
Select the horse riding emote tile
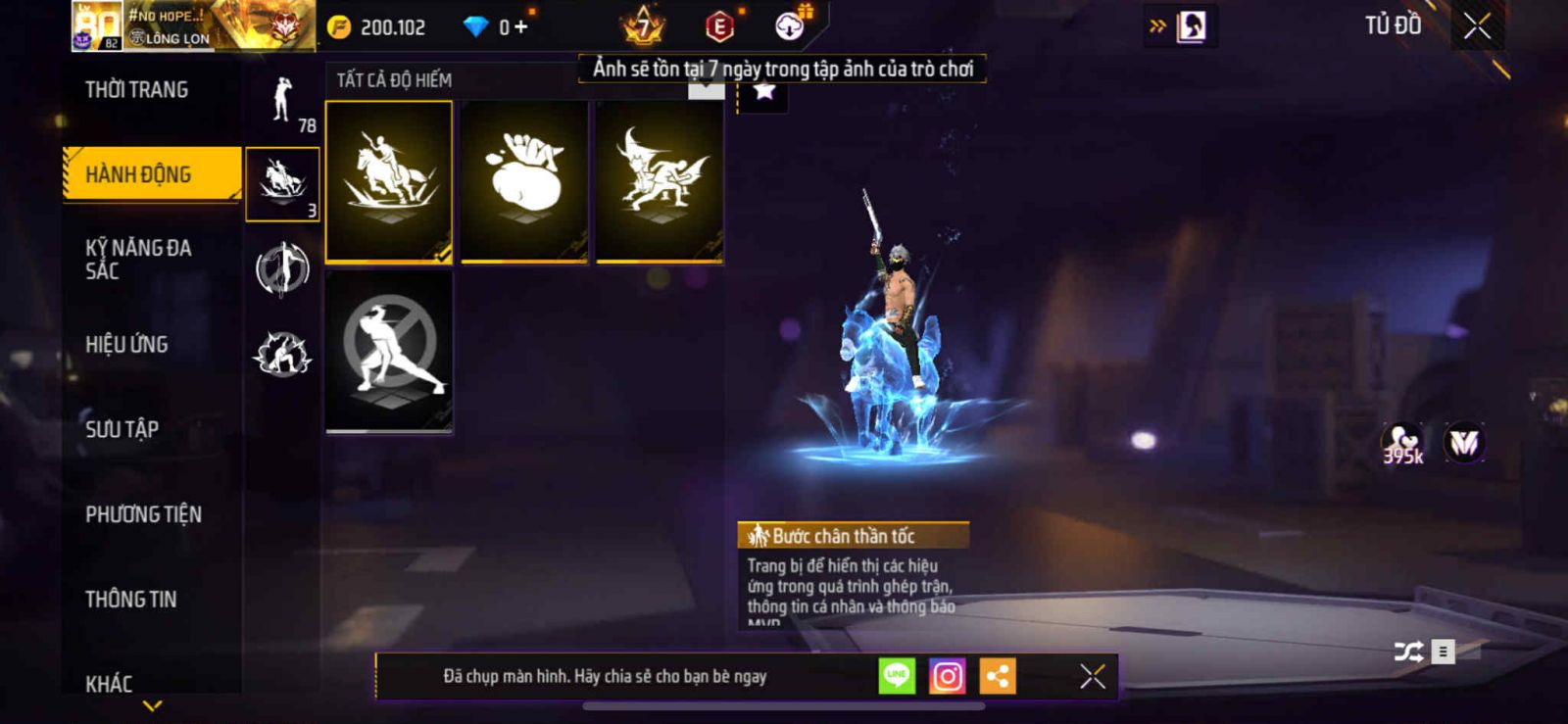tap(389, 182)
